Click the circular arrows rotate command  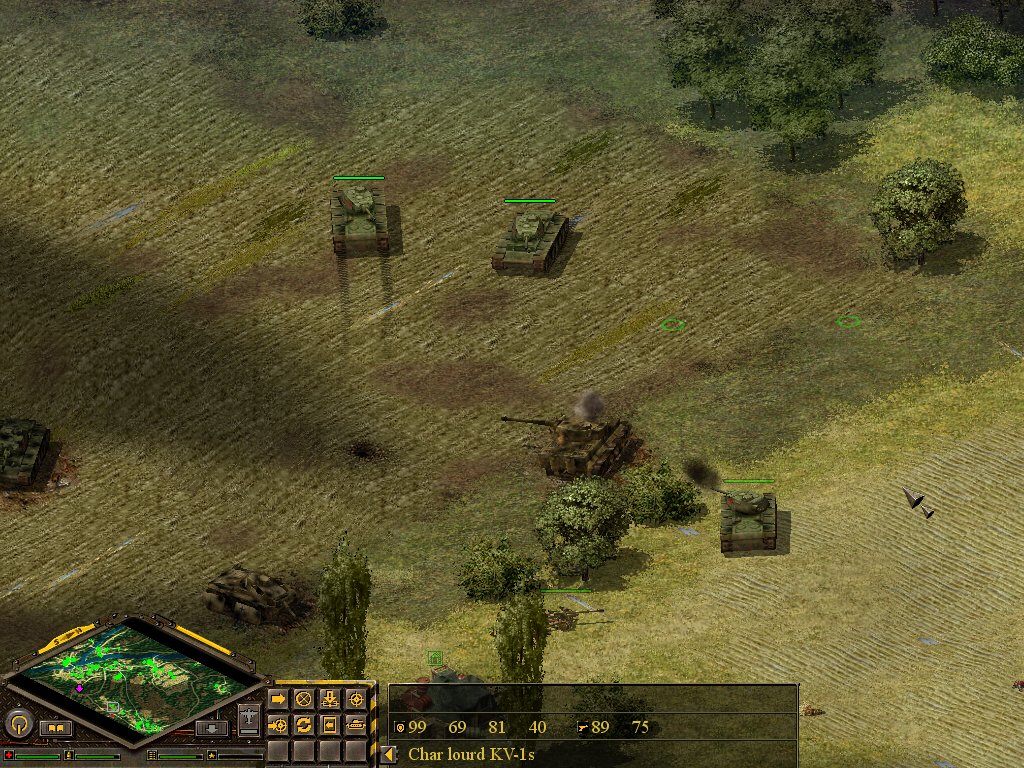(x=303, y=724)
